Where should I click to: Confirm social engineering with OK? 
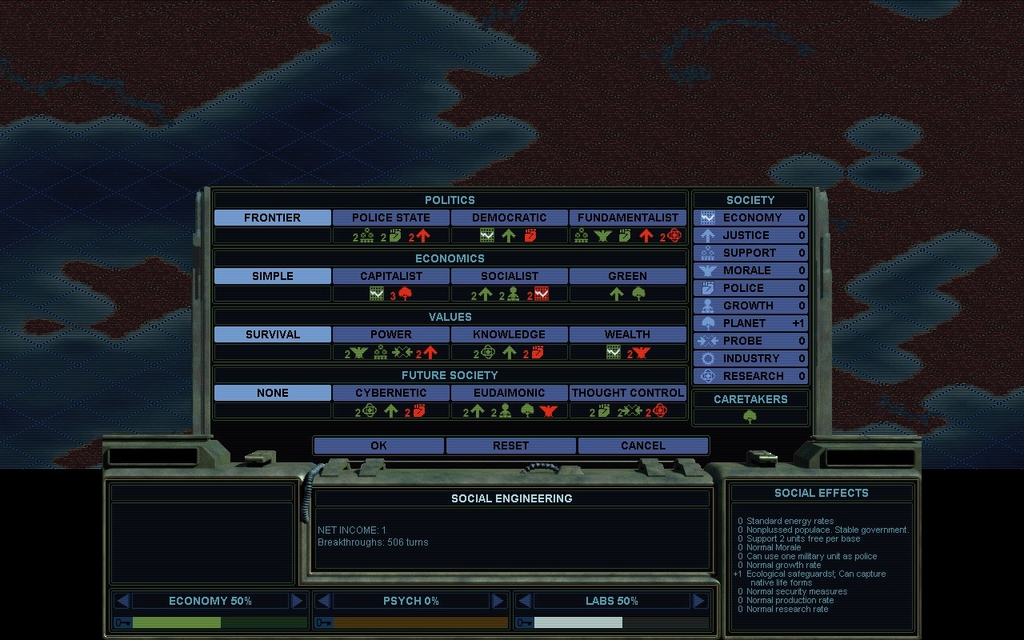click(x=378, y=445)
